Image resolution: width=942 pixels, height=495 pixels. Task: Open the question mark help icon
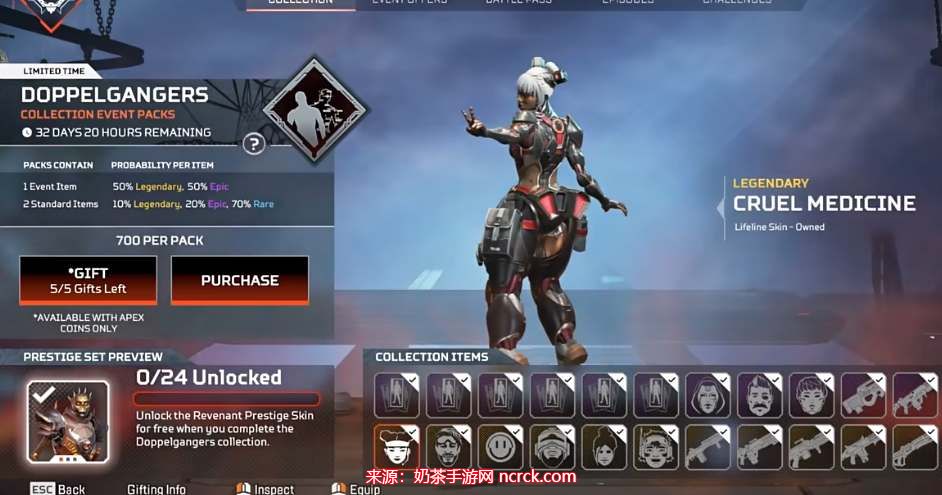pyautogui.click(x=254, y=144)
